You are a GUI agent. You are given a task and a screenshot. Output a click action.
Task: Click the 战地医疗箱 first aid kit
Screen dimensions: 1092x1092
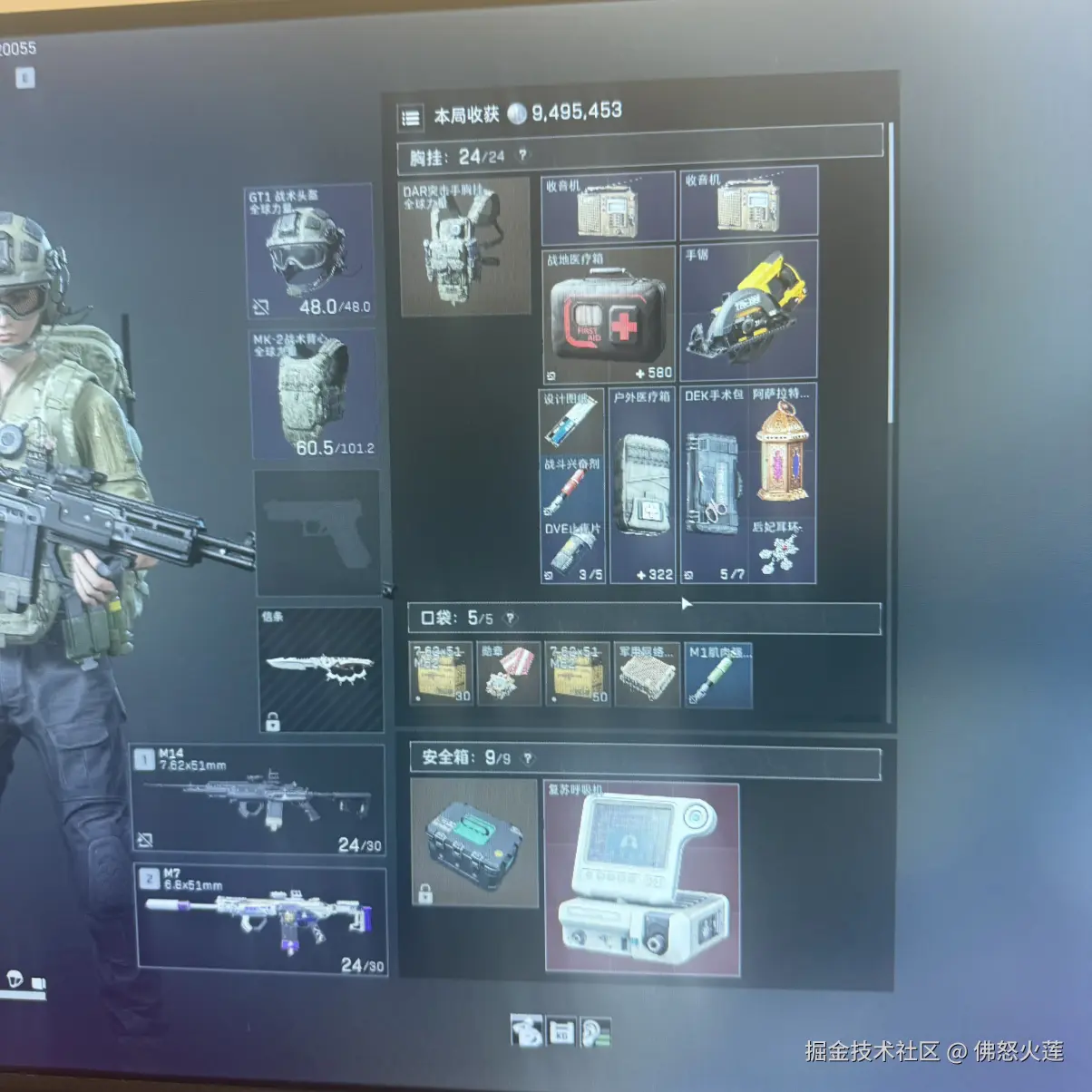(608, 315)
